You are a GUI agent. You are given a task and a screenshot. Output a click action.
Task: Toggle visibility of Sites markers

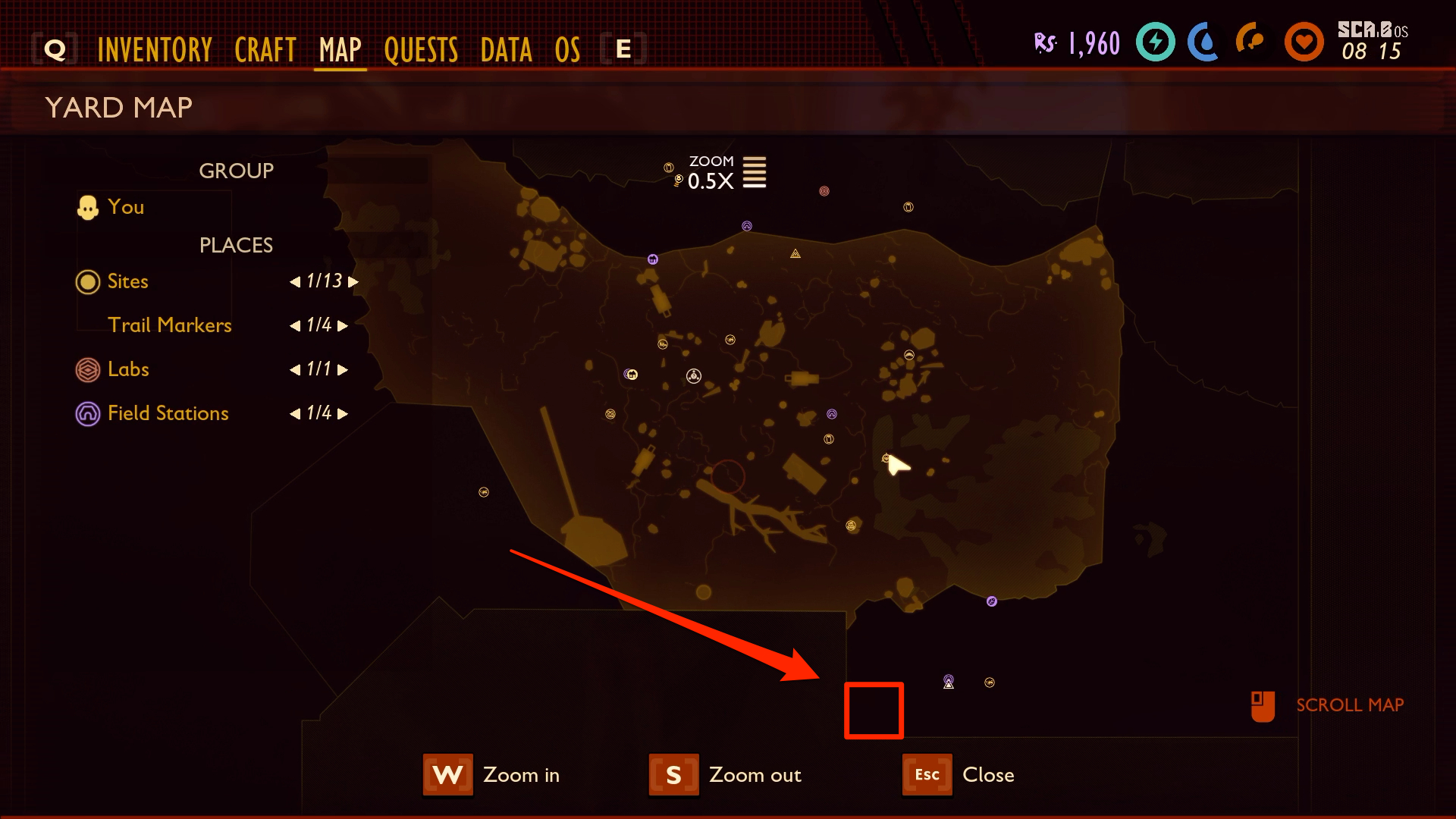tap(87, 281)
